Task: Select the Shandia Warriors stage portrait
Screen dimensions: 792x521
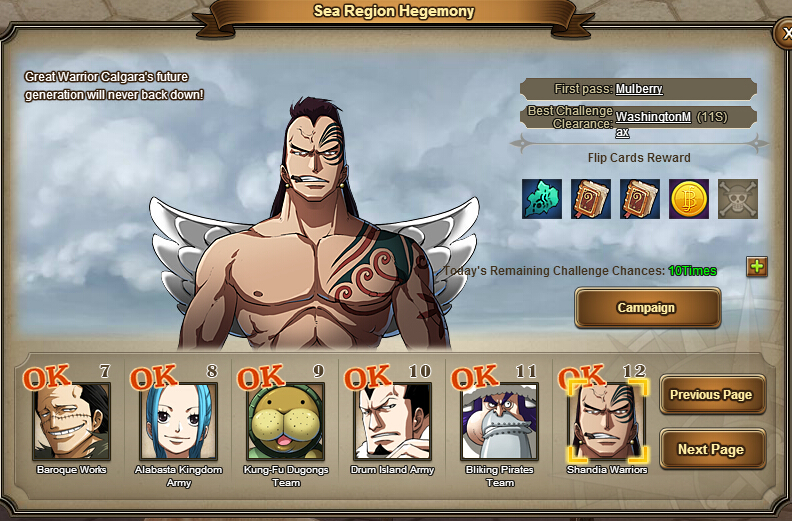Action: pyautogui.click(x=608, y=421)
